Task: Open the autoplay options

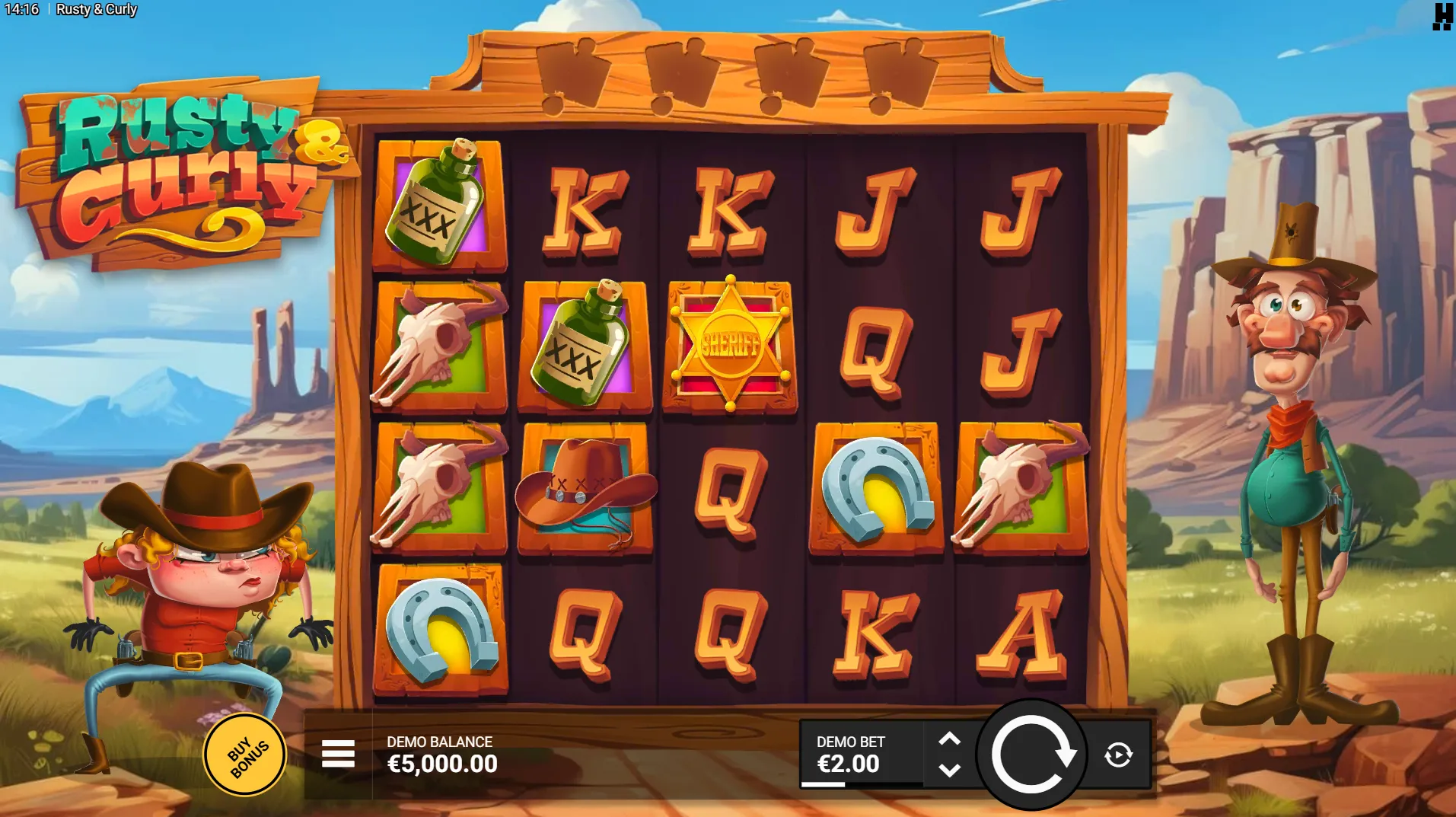Action: [x=1118, y=755]
